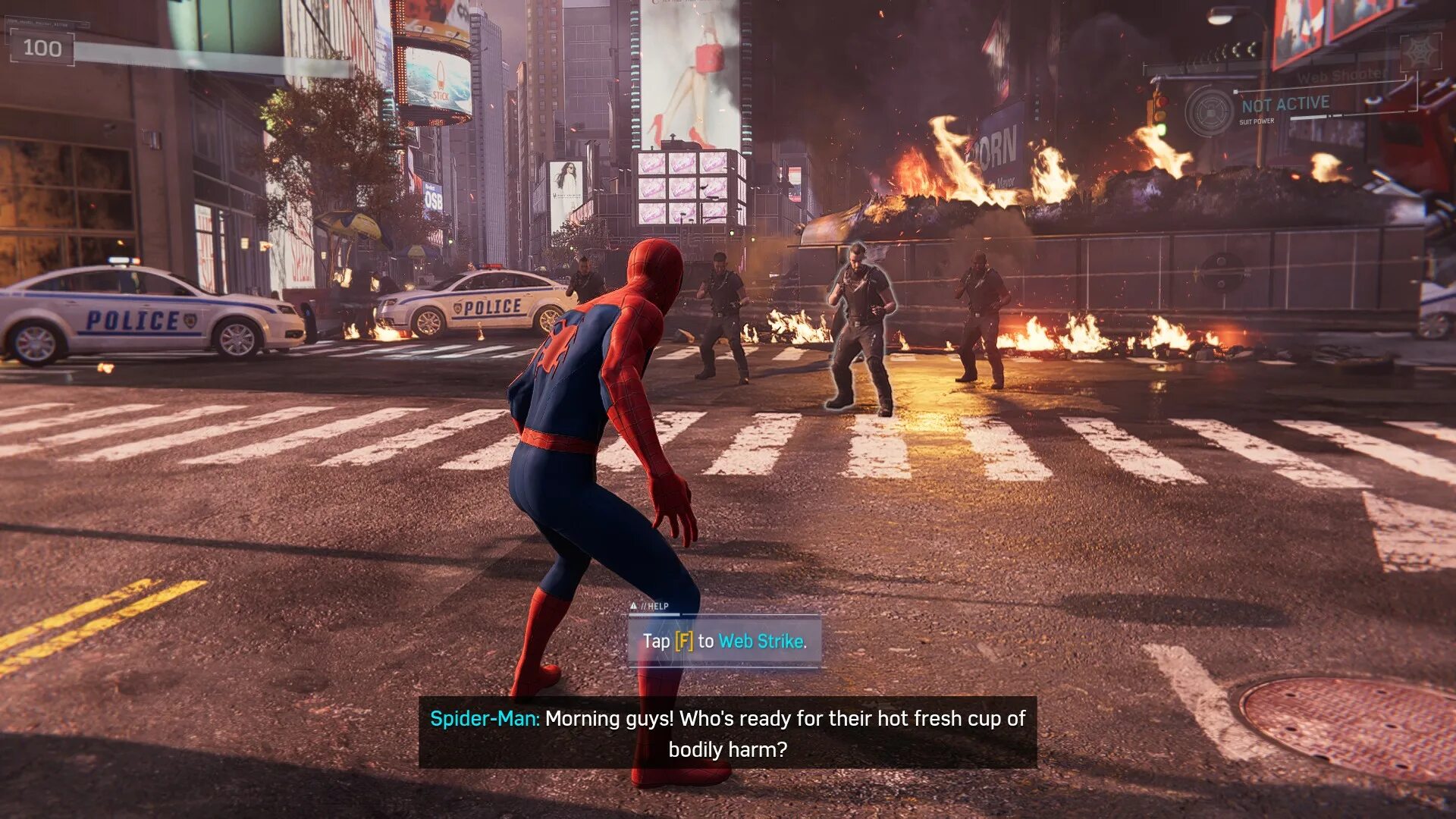Viewport: 1456px width, 819px height.
Task: Select the circular Suit Power icon
Action: coord(1210,111)
